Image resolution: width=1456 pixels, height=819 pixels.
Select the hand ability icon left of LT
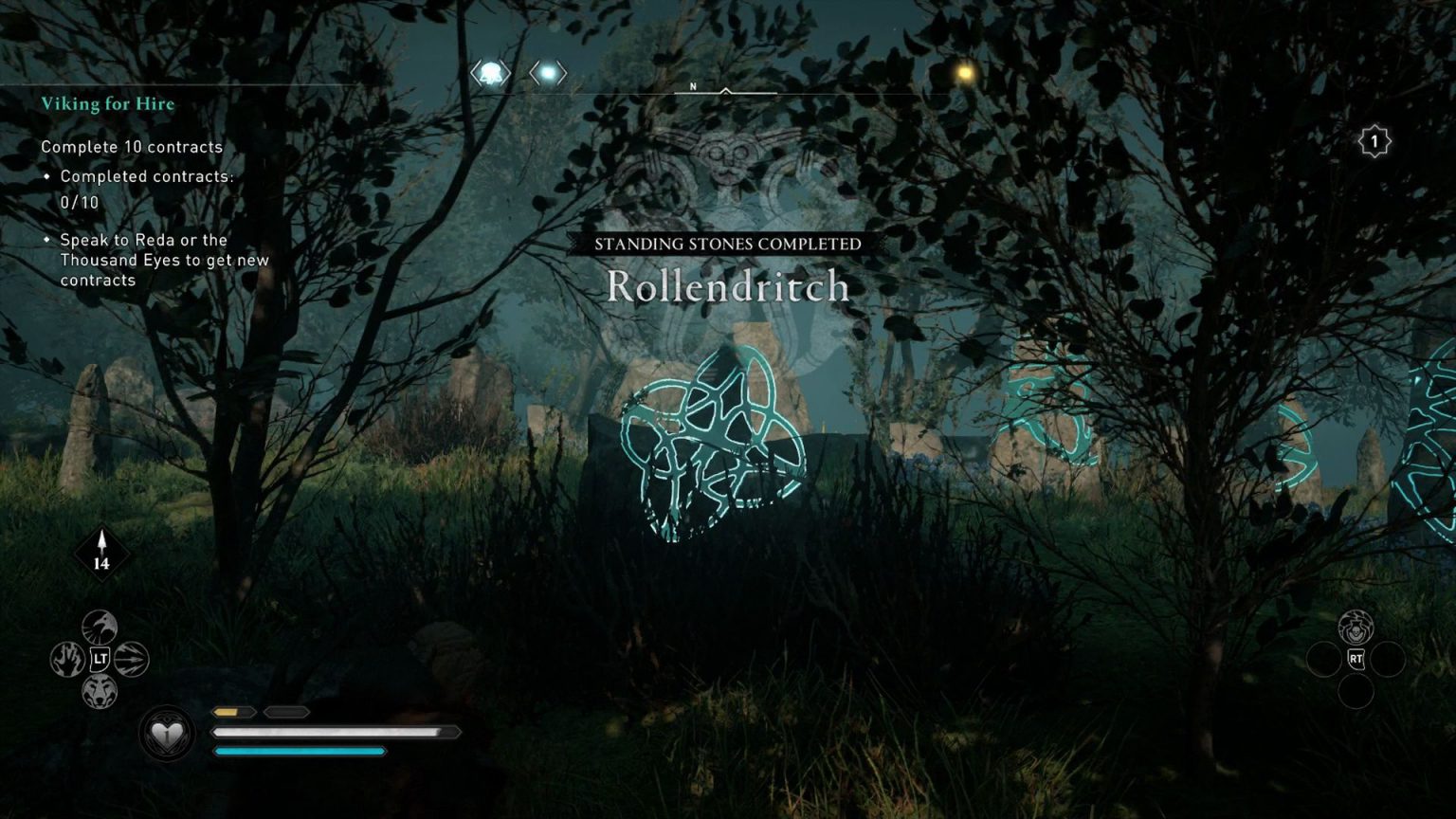point(67,661)
